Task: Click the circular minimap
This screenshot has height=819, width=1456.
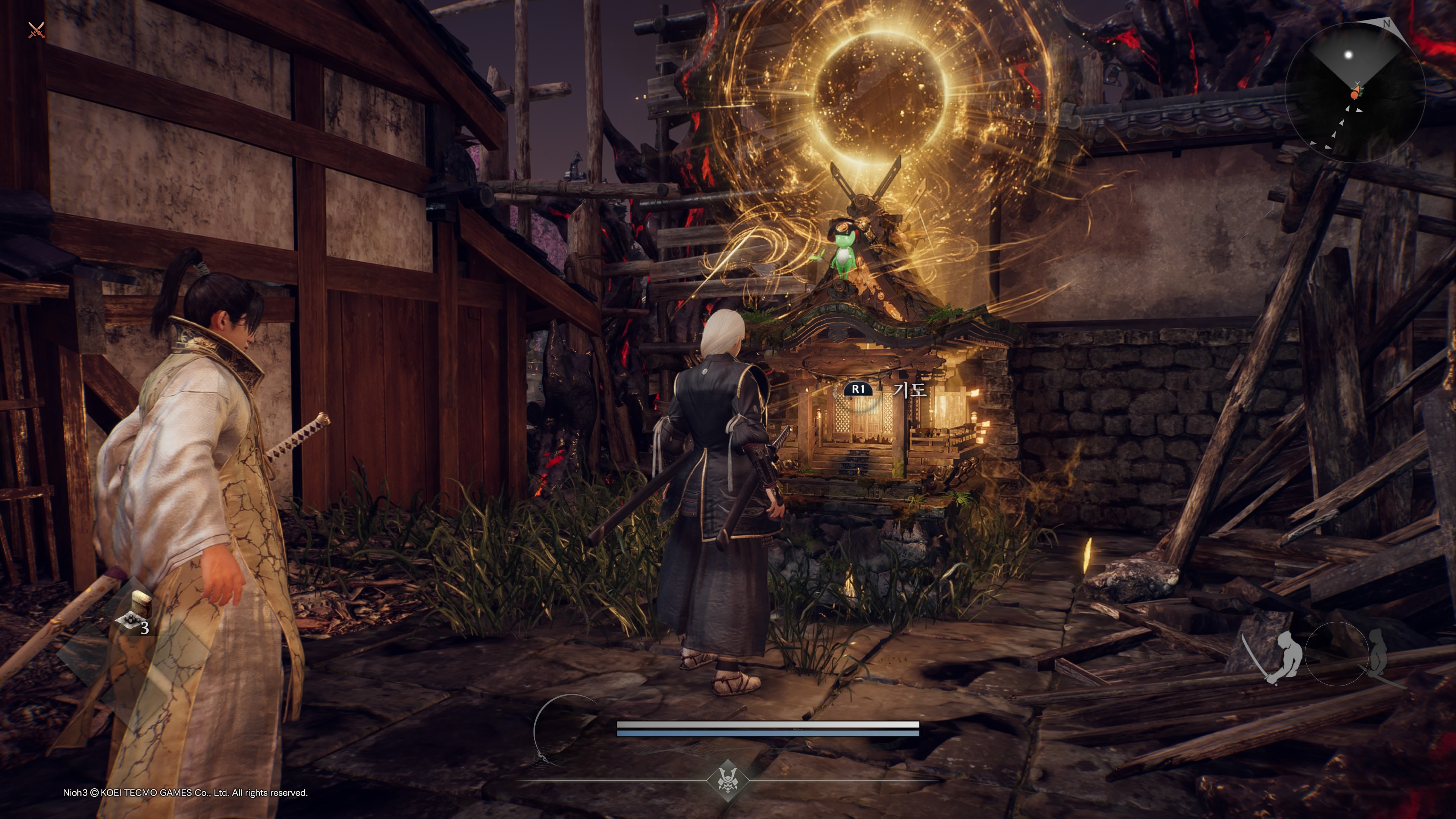Action: (x=1355, y=91)
